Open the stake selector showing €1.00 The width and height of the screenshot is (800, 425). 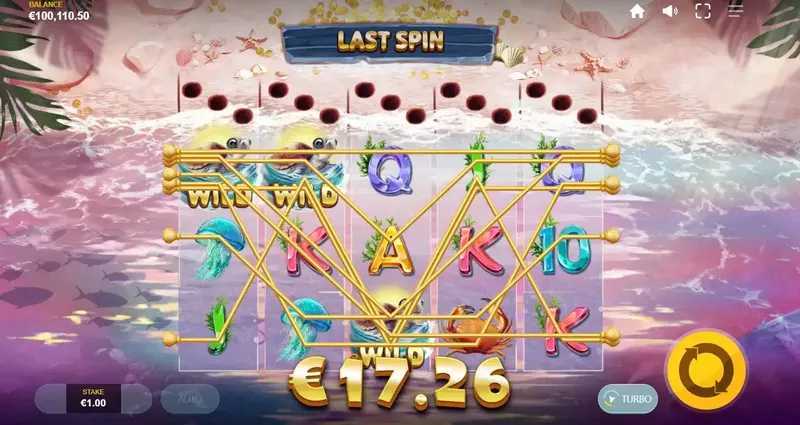click(x=93, y=399)
